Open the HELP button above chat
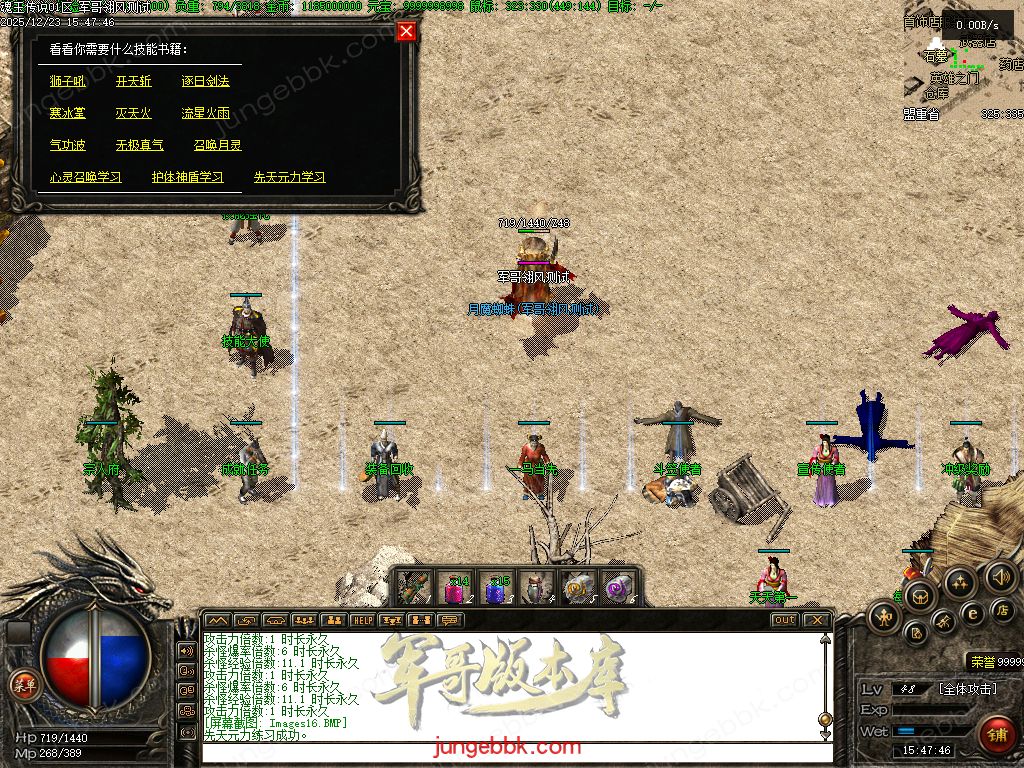This screenshot has height=768, width=1024. (362, 620)
